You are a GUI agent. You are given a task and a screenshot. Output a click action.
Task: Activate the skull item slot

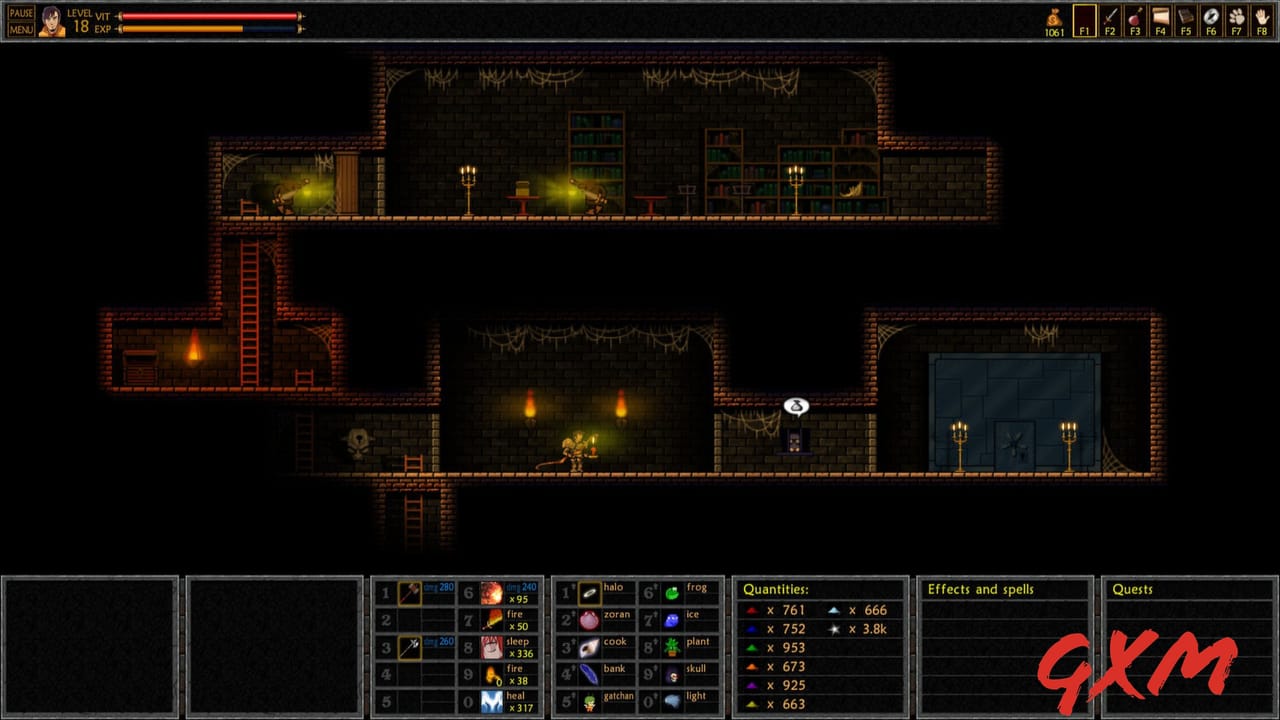tap(673, 675)
